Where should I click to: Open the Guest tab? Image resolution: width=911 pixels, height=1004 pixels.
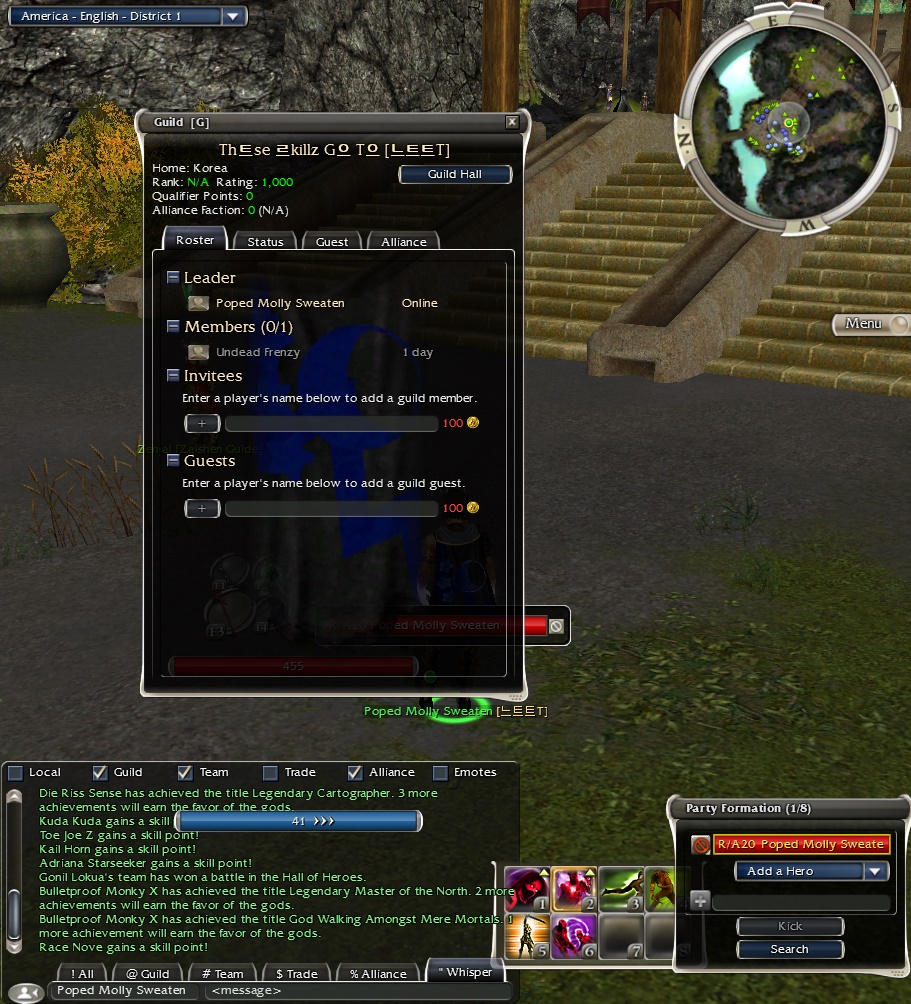[x=332, y=242]
